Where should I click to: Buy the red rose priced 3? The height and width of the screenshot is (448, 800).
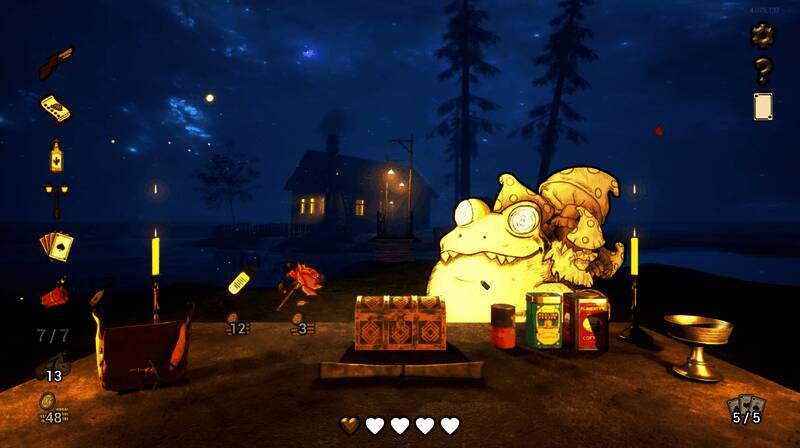pyautogui.click(x=300, y=283)
